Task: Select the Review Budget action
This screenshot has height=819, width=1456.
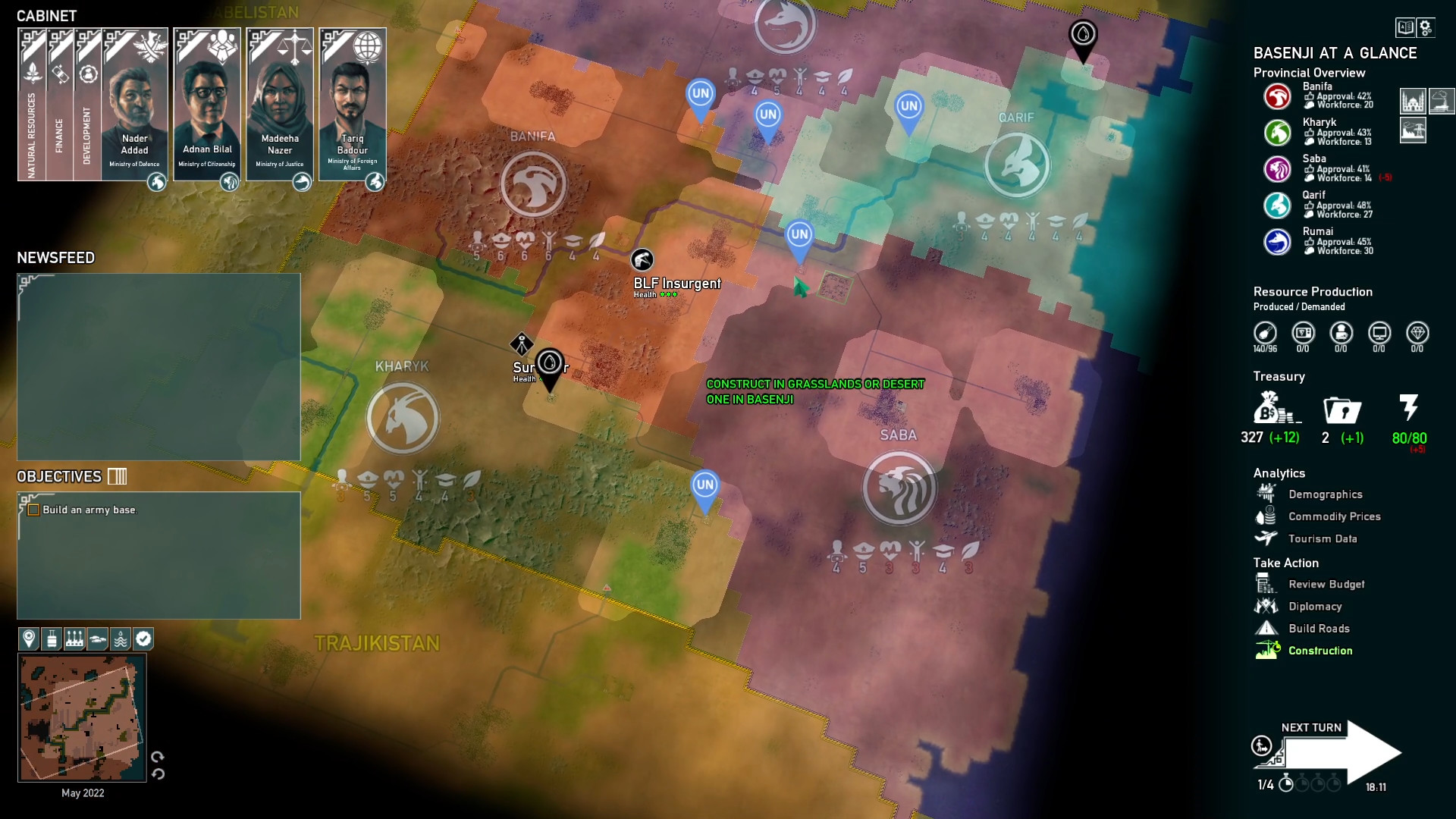Action: [1326, 584]
